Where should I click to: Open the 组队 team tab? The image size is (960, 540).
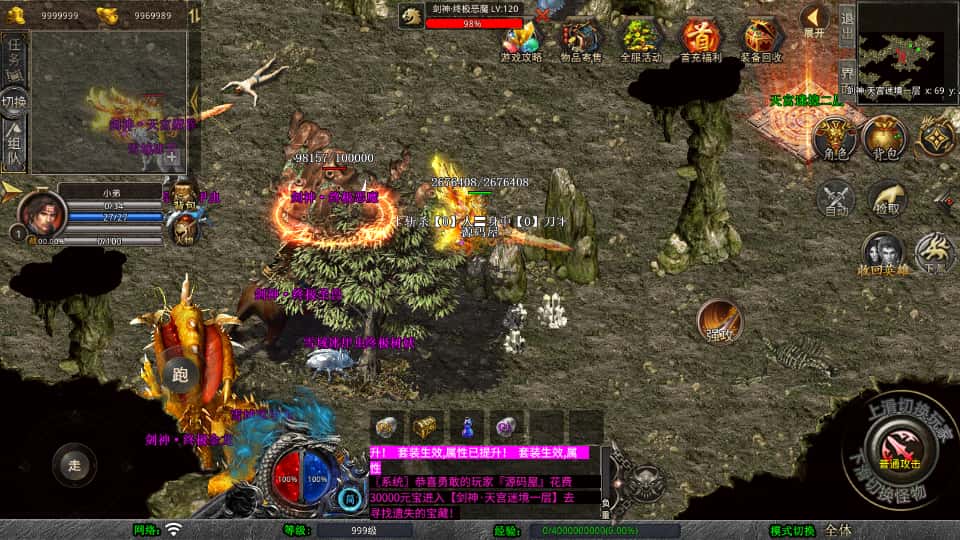pos(14,146)
